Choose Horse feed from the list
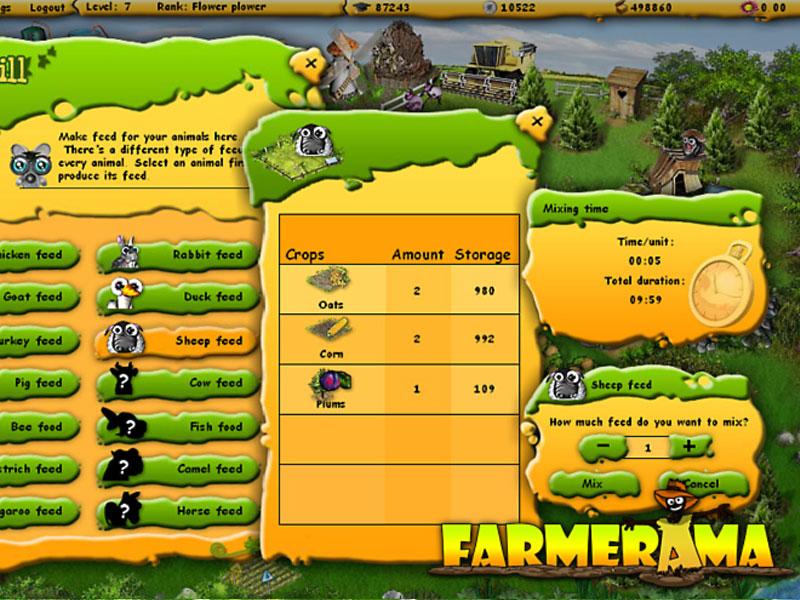 tap(178, 511)
